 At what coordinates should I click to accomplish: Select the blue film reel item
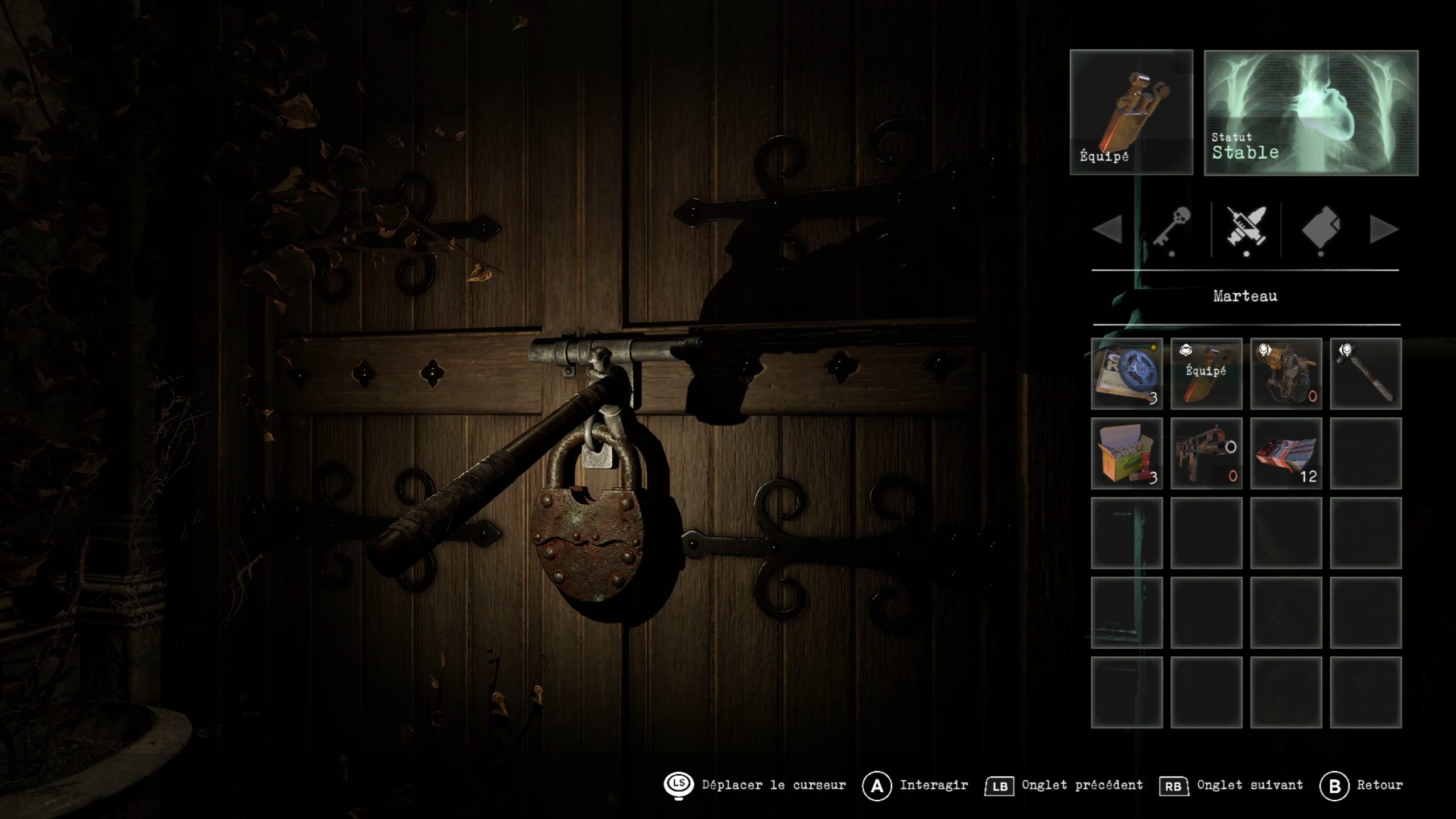tap(1127, 373)
